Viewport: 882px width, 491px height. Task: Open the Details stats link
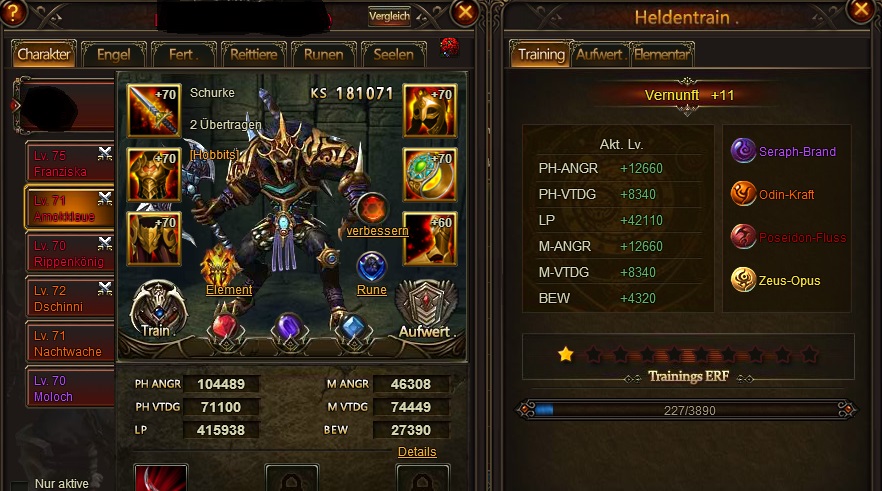point(417,452)
